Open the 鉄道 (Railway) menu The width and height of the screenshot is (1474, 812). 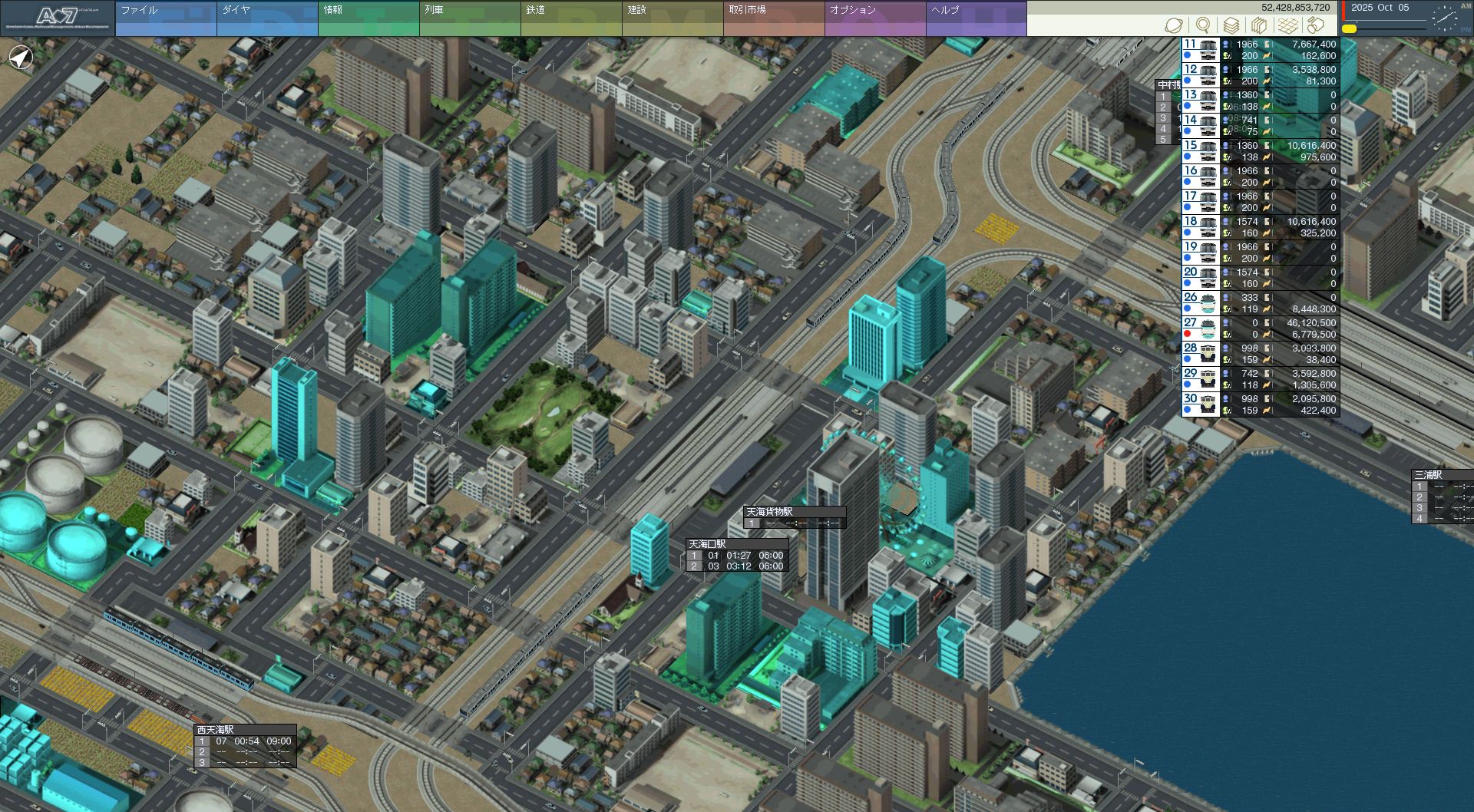pos(570,18)
